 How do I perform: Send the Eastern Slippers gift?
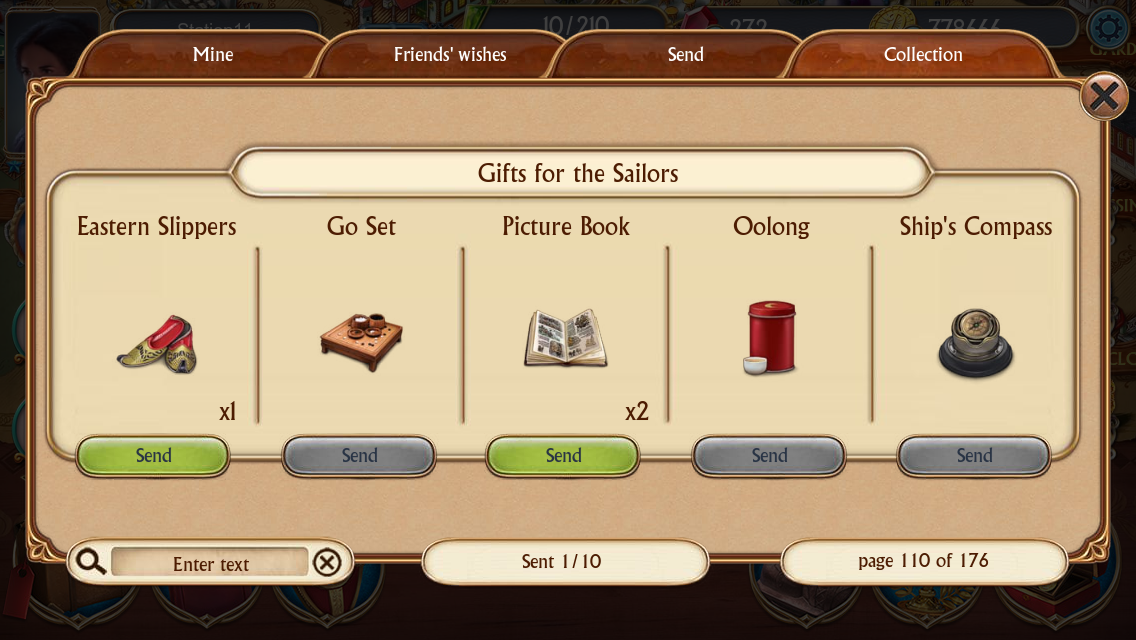tap(154, 456)
